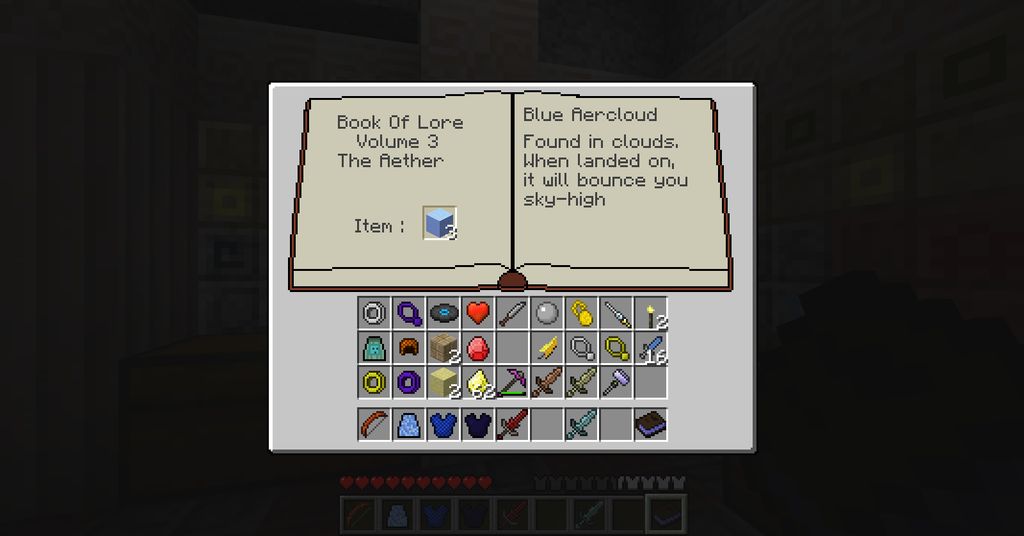Select the stack of two torches
The width and height of the screenshot is (1024, 536).
click(x=651, y=314)
